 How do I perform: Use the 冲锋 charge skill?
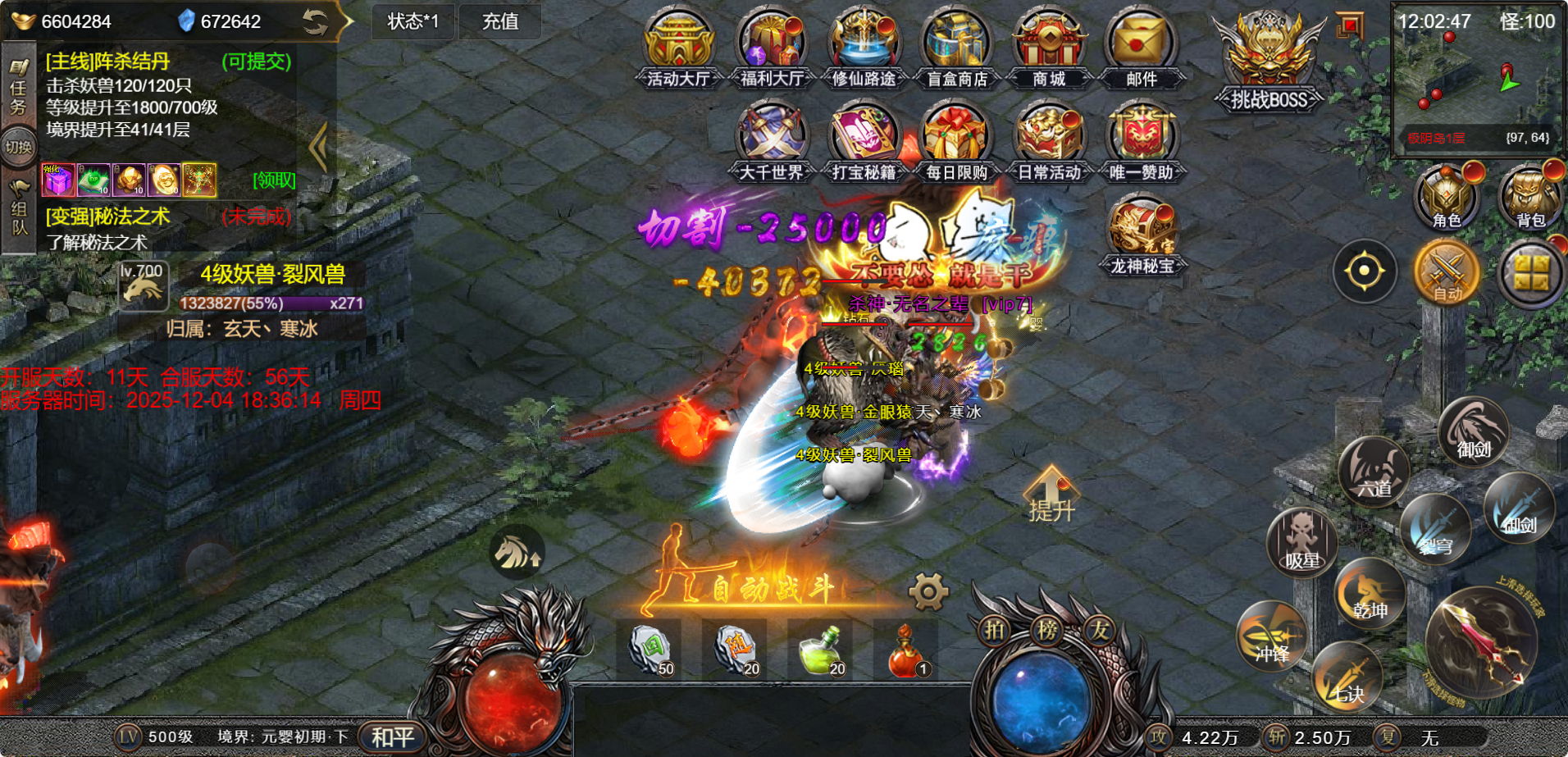[x=1272, y=636]
